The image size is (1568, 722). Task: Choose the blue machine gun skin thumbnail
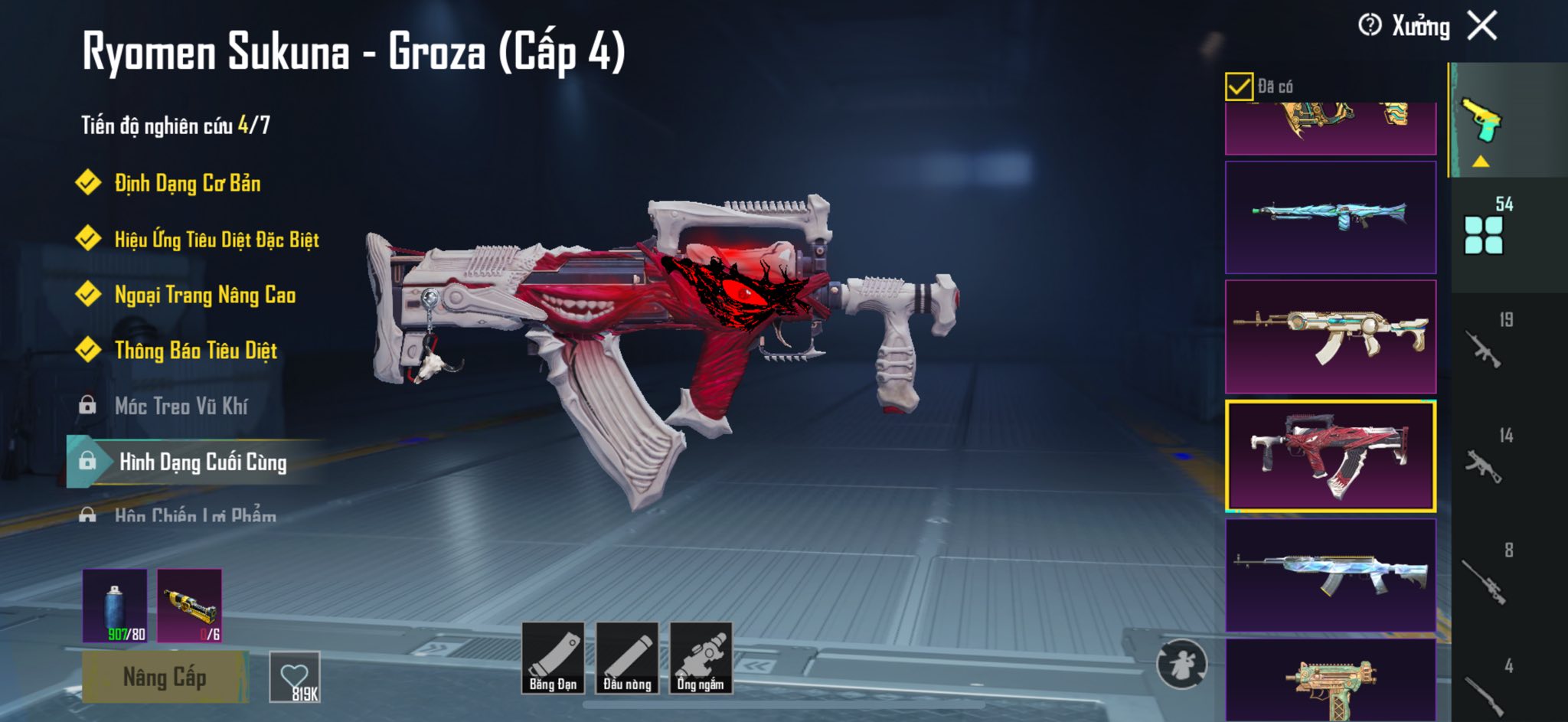point(1331,217)
